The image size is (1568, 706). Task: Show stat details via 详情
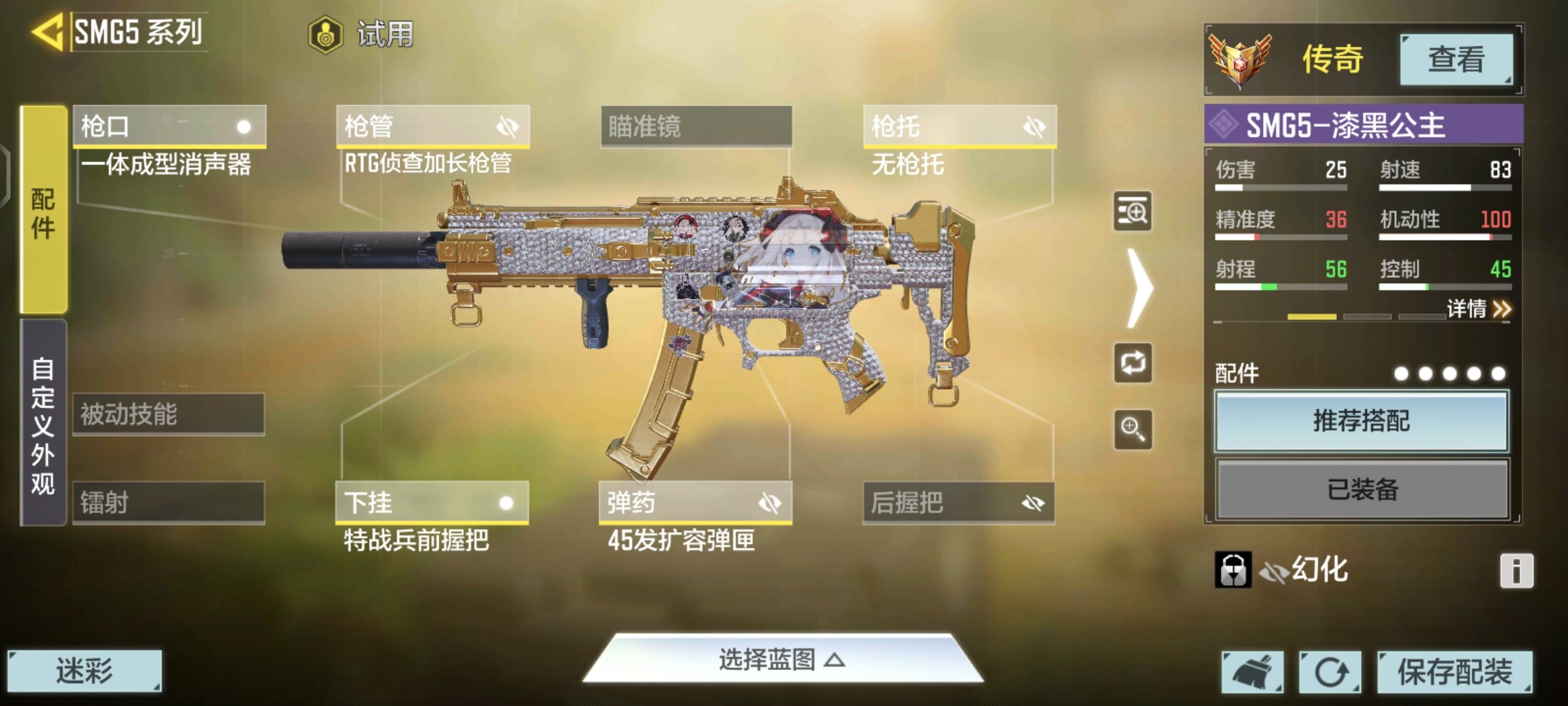point(1478,309)
